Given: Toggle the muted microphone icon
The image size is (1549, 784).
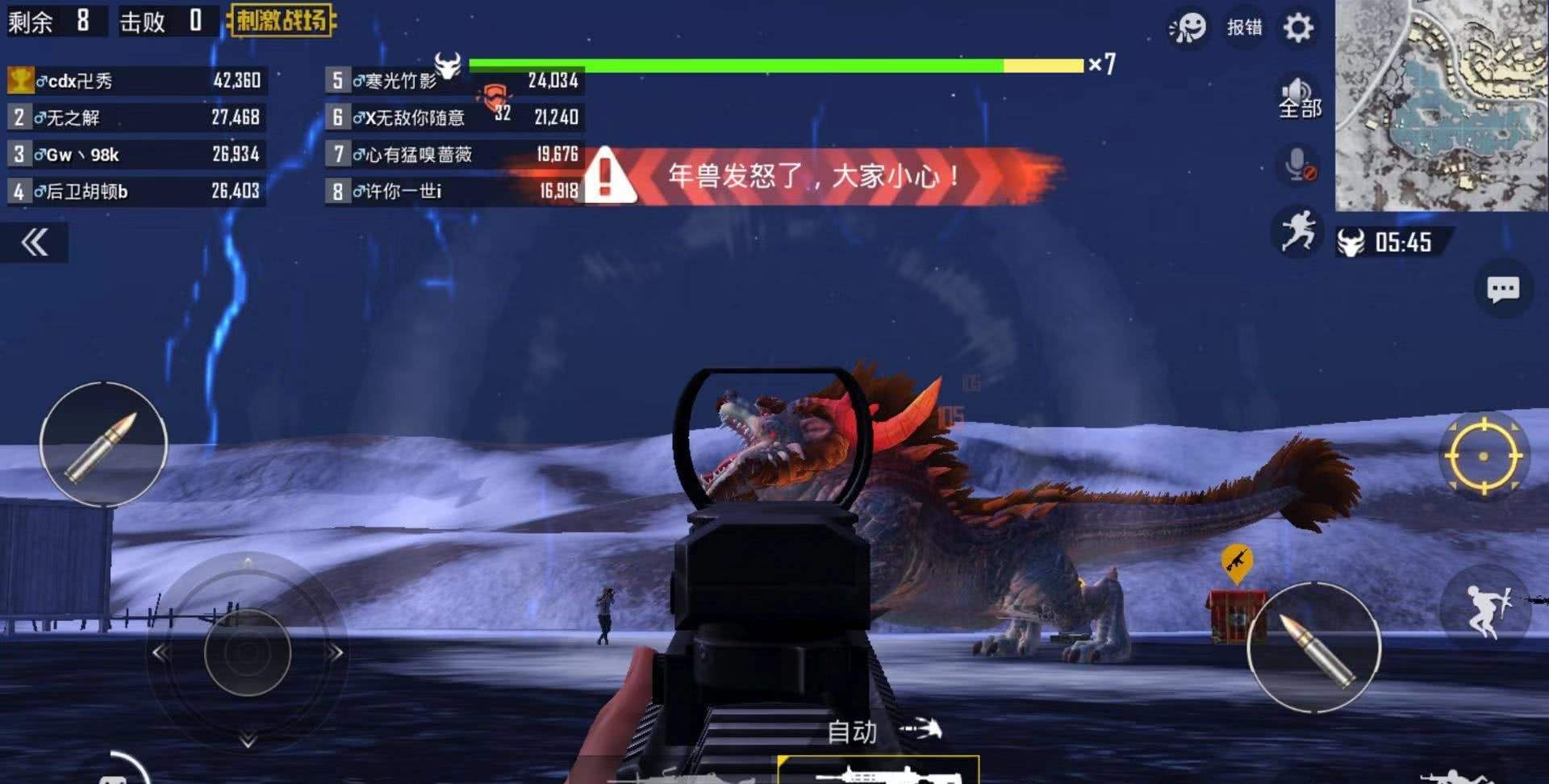Looking at the screenshot, I should pyautogui.click(x=1299, y=165).
